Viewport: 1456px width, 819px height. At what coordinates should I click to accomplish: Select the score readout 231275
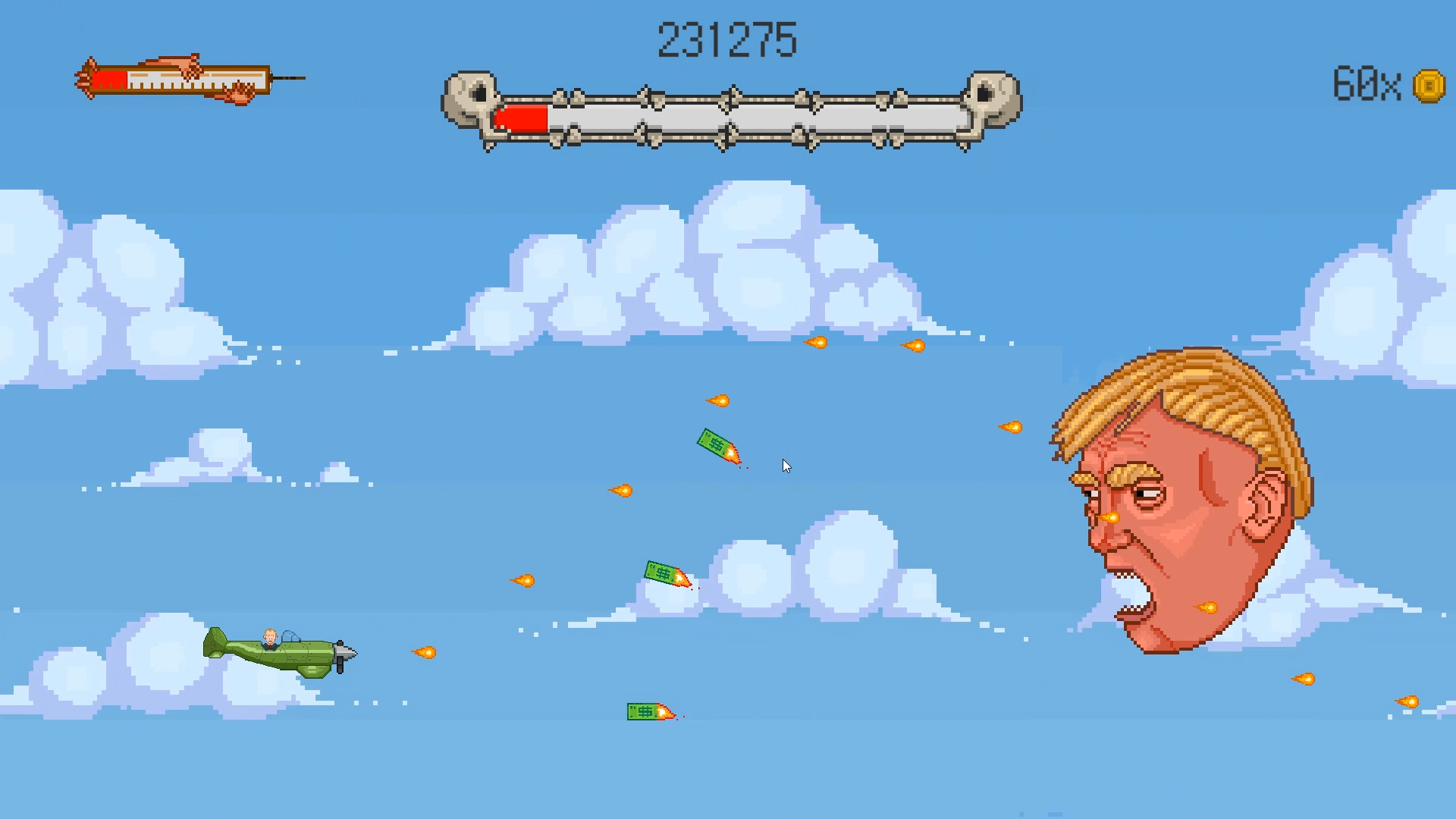click(x=728, y=39)
